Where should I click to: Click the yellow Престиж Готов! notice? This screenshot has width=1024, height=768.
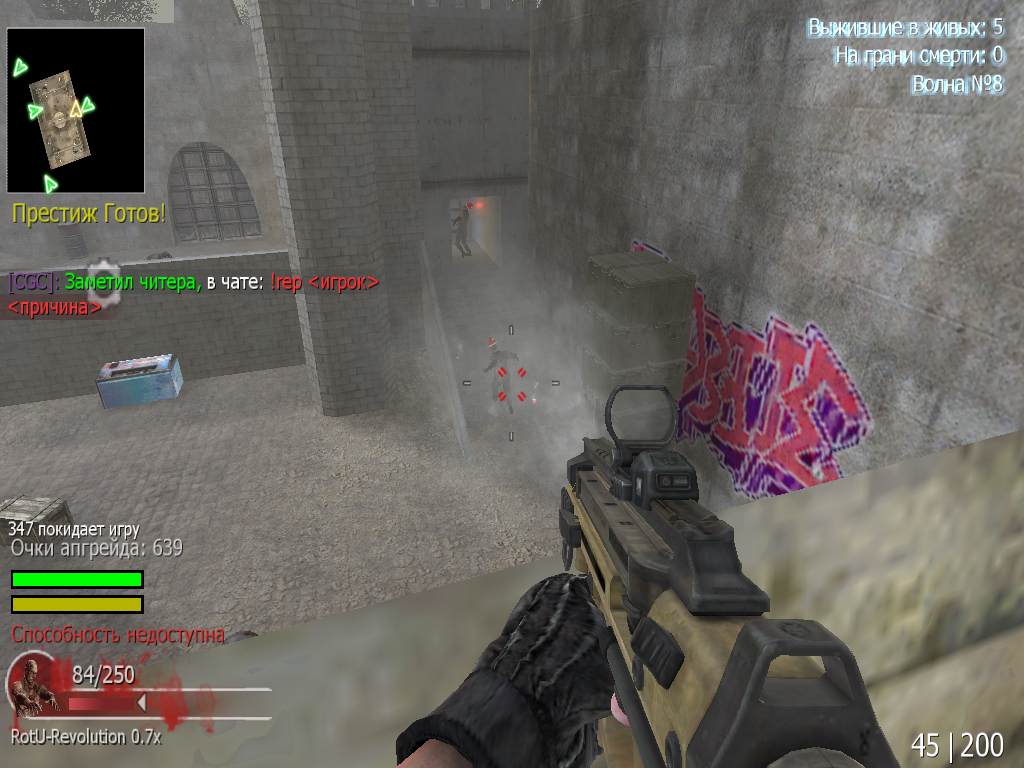pyautogui.click(x=88, y=214)
